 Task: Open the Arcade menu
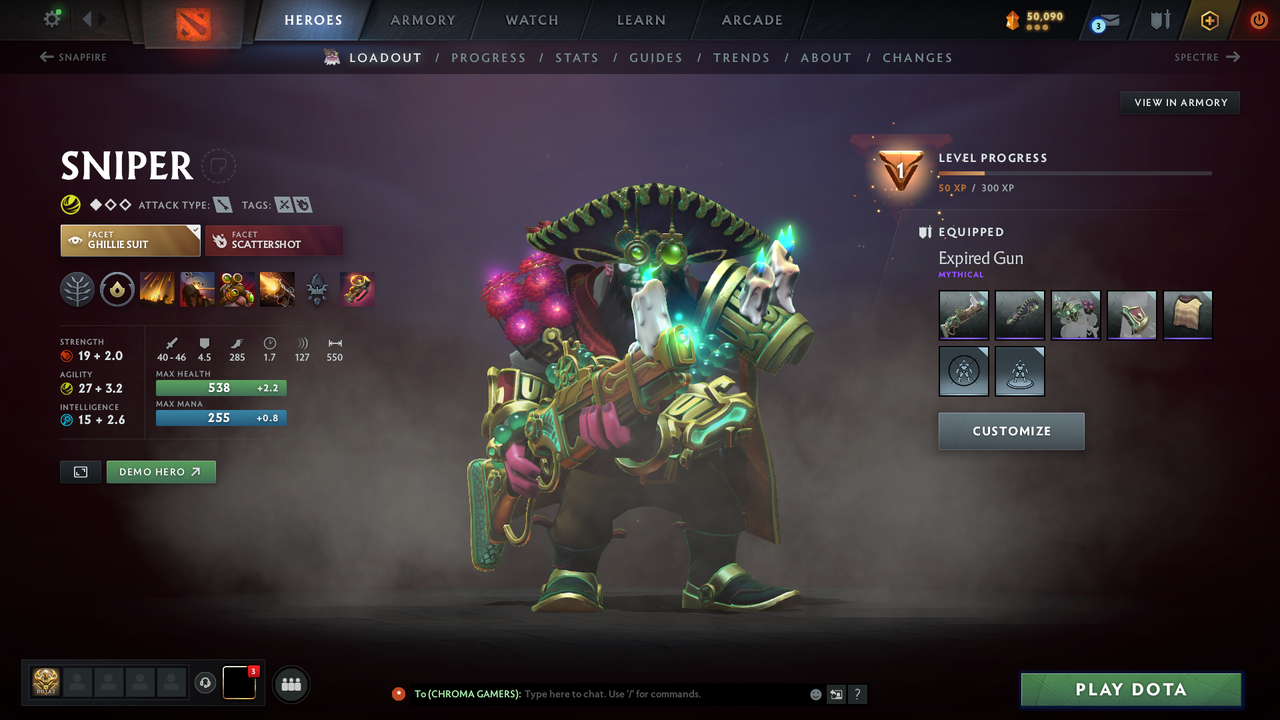point(751,20)
